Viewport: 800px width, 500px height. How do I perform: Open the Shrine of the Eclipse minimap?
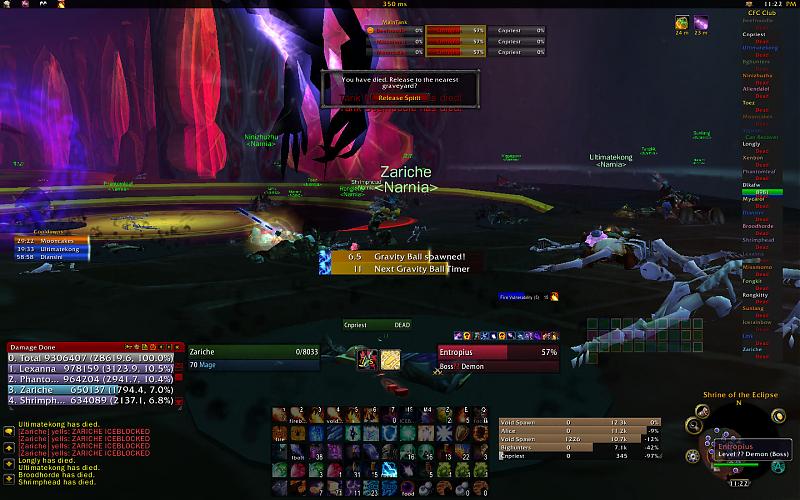click(738, 440)
